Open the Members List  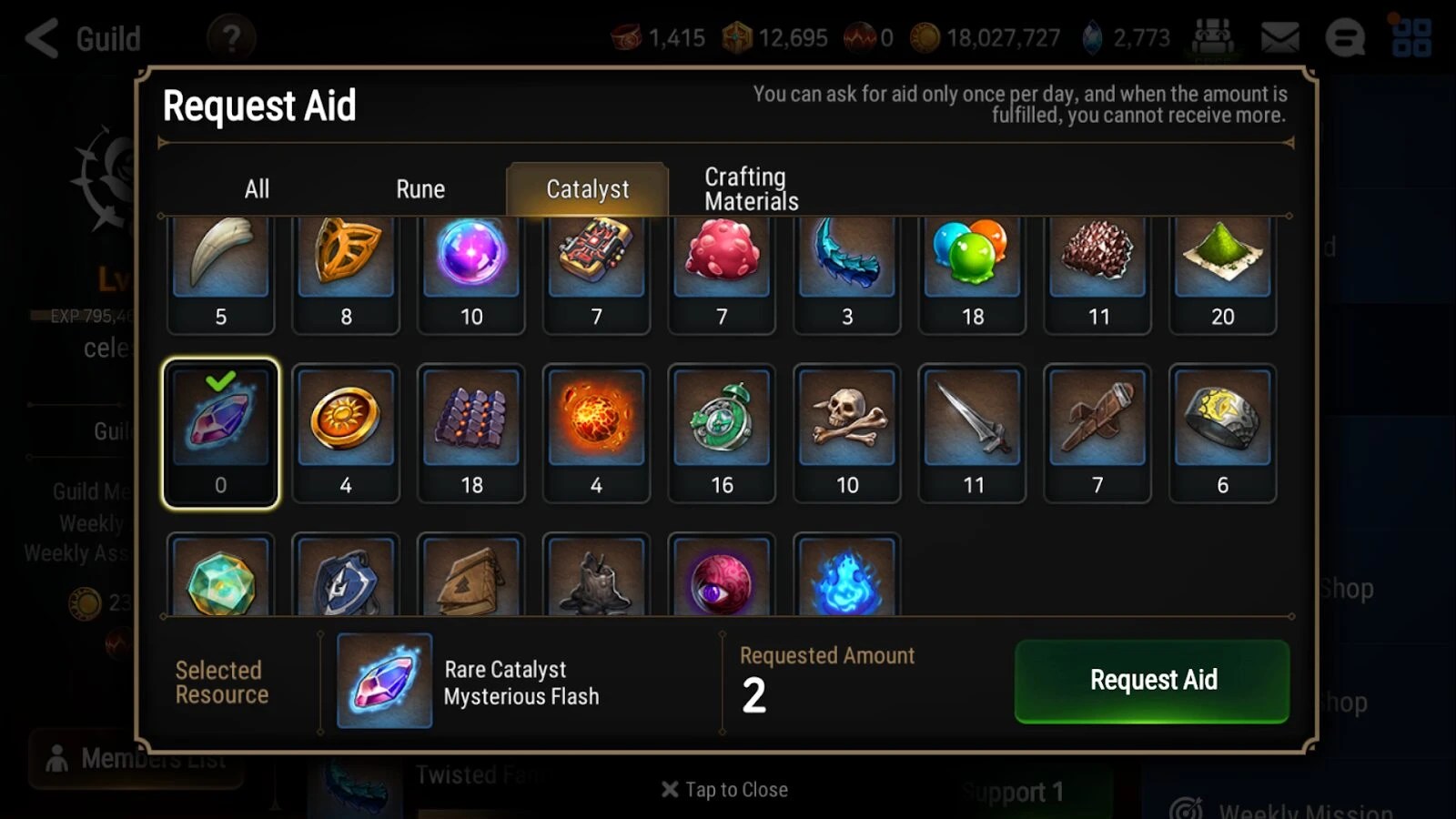pos(136,758)
